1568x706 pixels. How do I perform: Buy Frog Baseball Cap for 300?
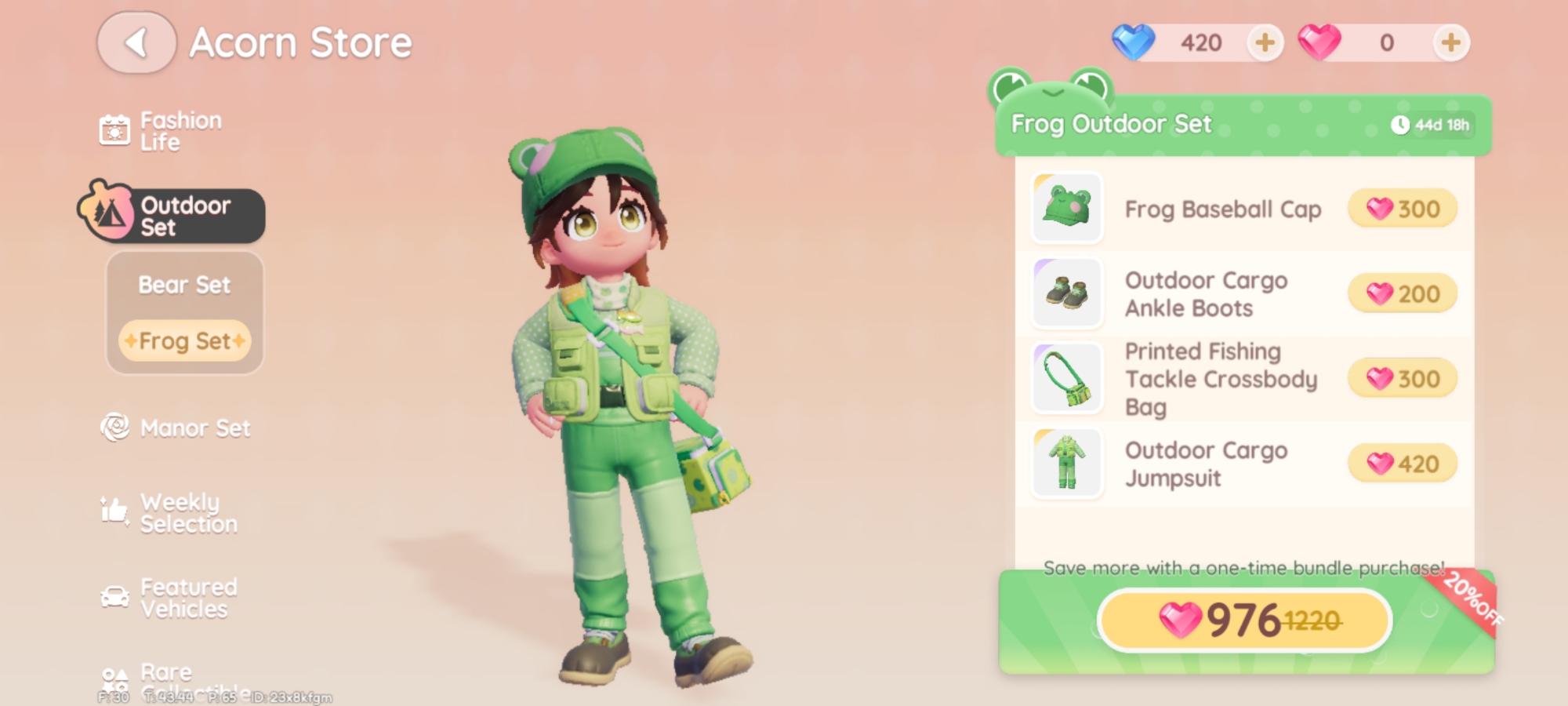click(x=1403, y=209)
